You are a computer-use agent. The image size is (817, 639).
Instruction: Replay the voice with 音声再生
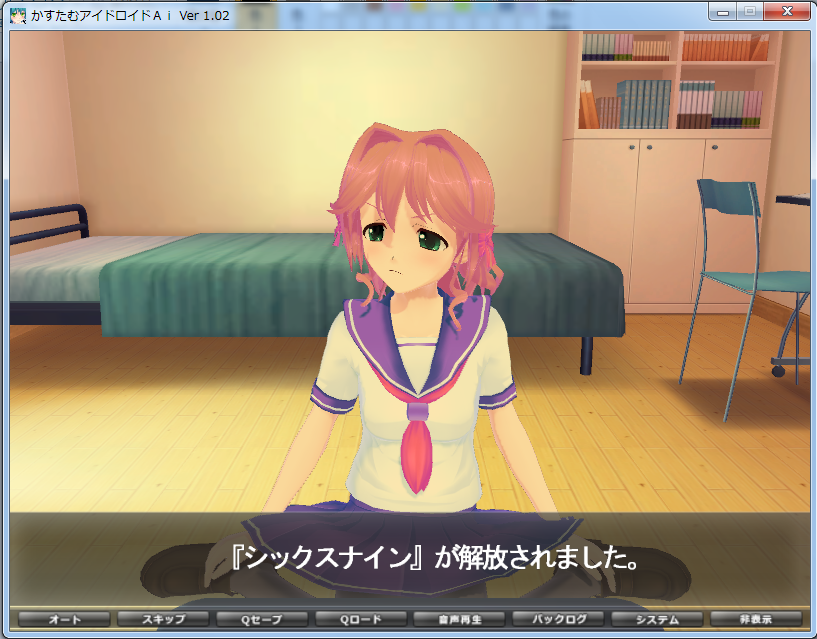[458, 620]
